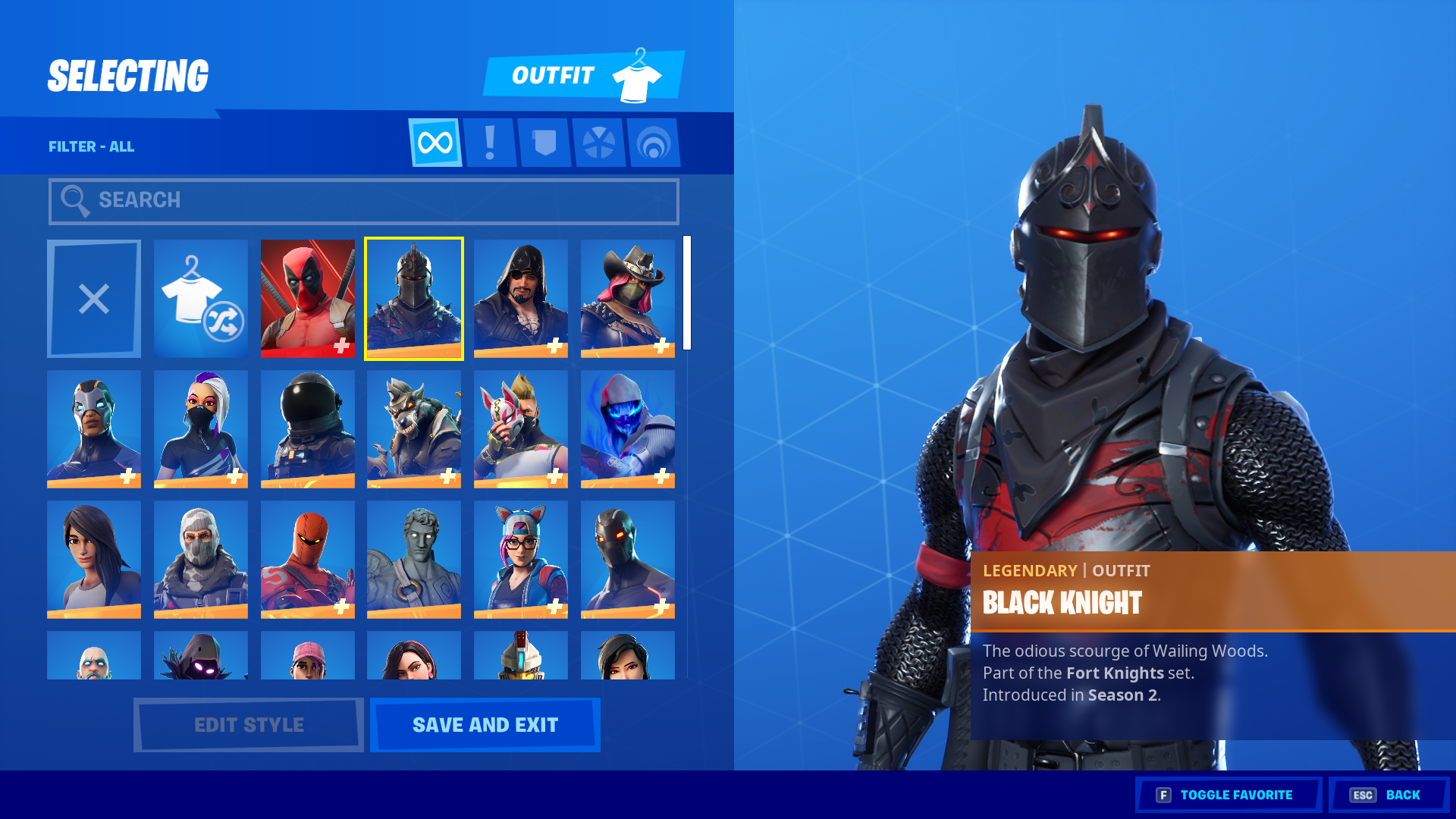1456x819 pixels.
Task: Choose the Drift fox mask outfit
Action: (x=520, y=429)
